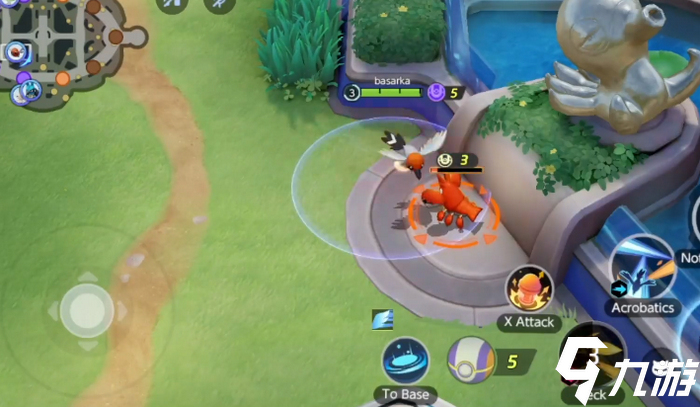This screenshot has height=407, width=700.
Task: Activate the Acrobatics move
Action: [641, 267]
